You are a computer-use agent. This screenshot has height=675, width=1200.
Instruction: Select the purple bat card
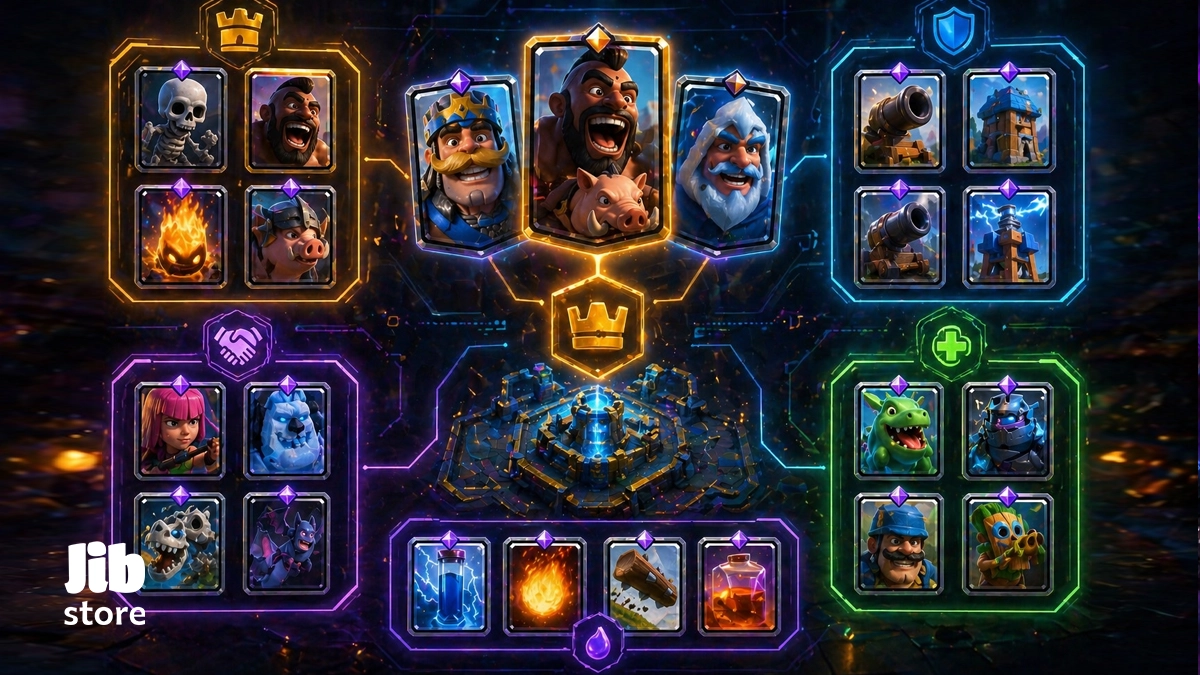[288, 543]
